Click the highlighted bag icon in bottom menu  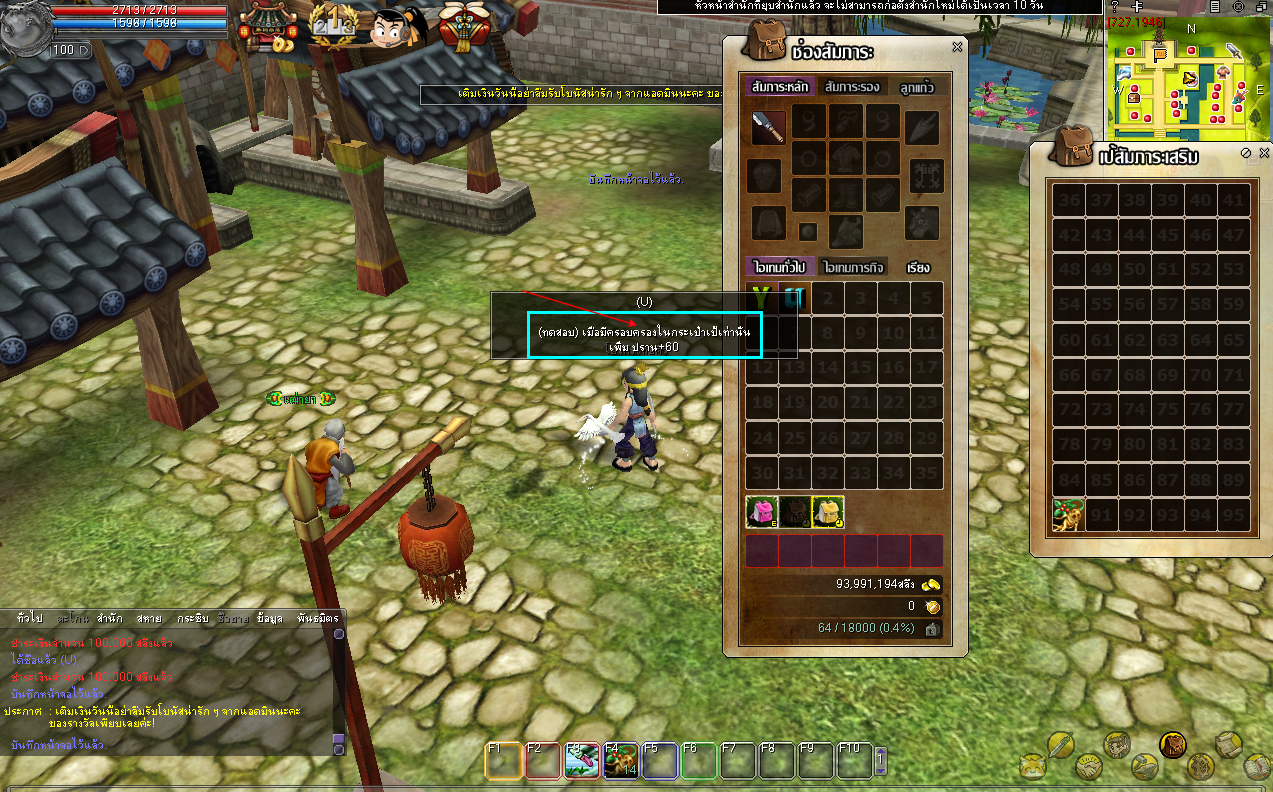pyautogui.click(x=1172, y=744)
